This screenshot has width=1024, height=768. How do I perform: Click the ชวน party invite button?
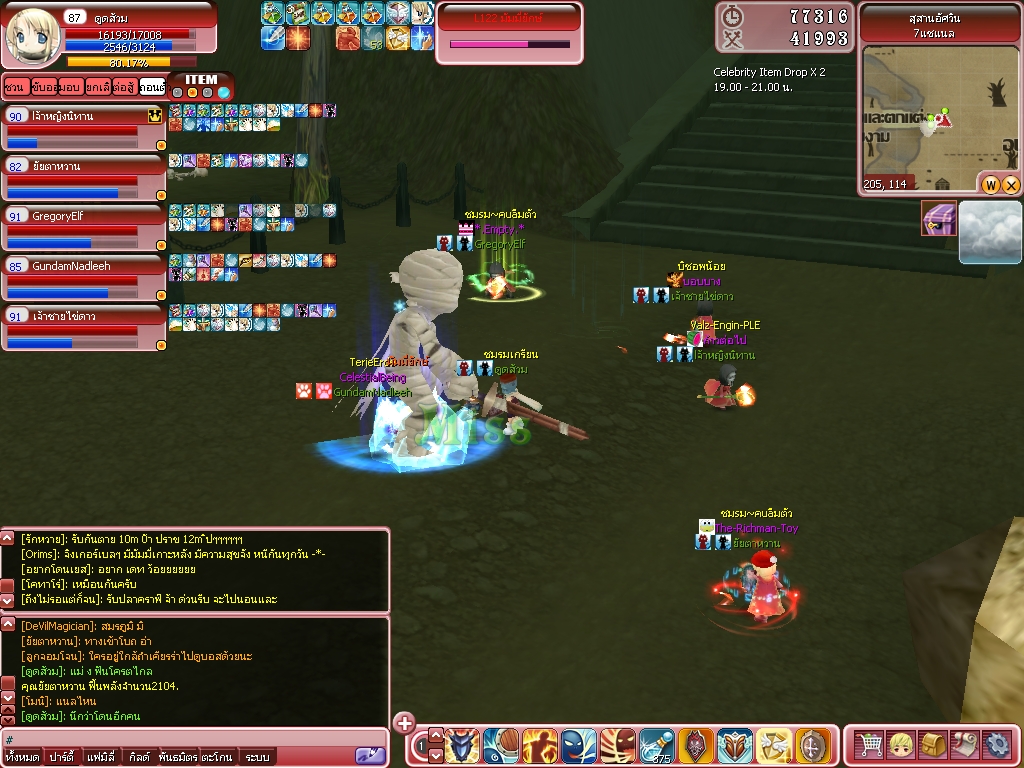(14, 87)
